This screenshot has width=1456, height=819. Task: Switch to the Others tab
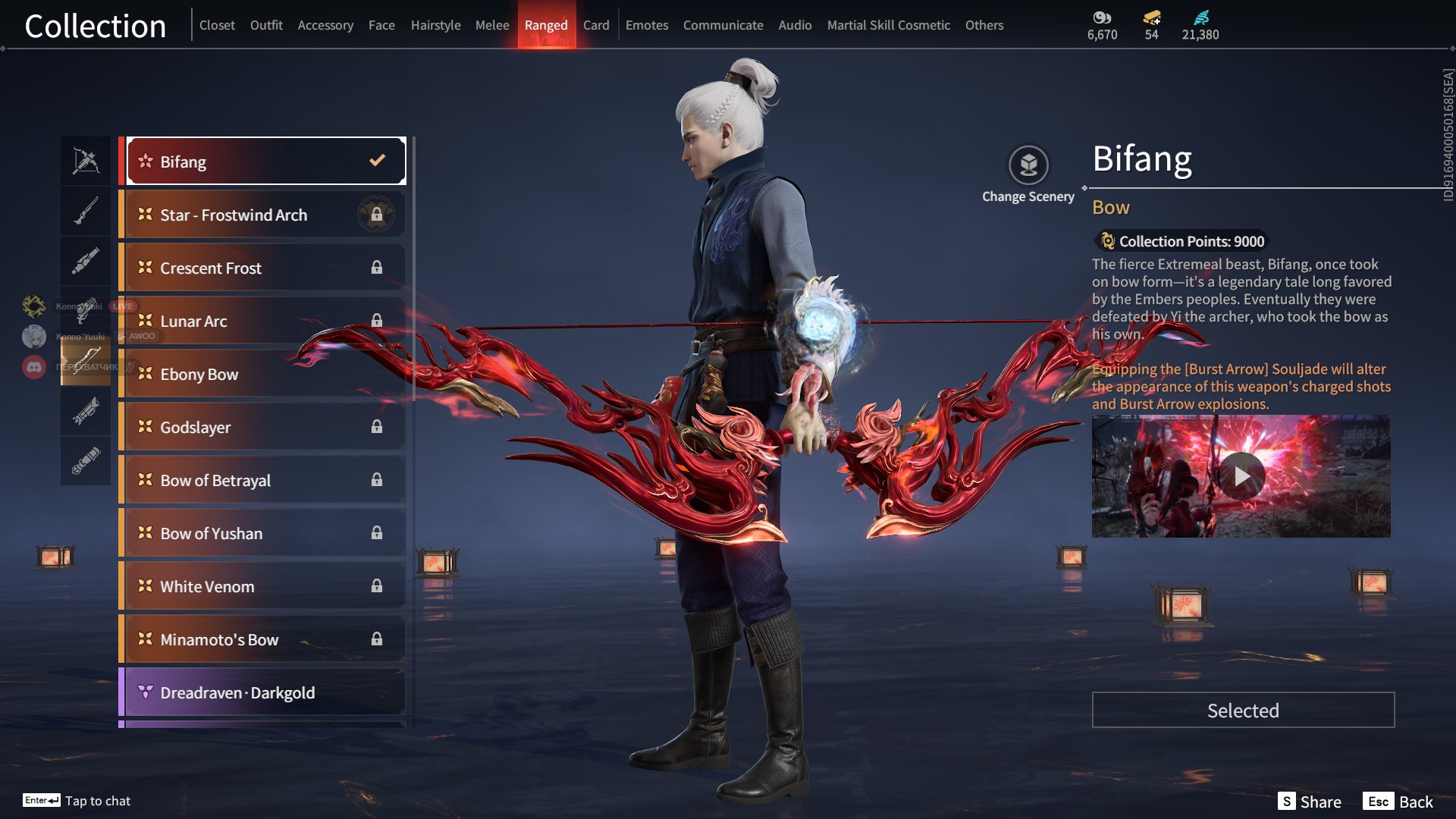coord(984,25)
